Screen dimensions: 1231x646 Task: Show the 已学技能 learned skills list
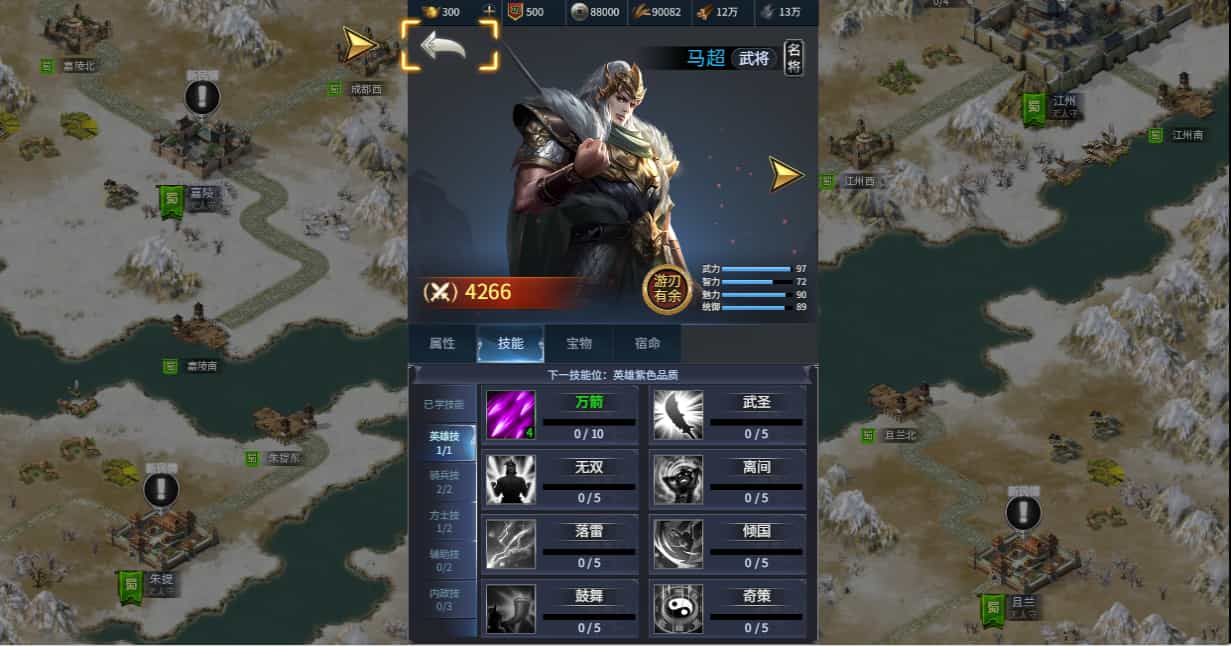[442, 404]
